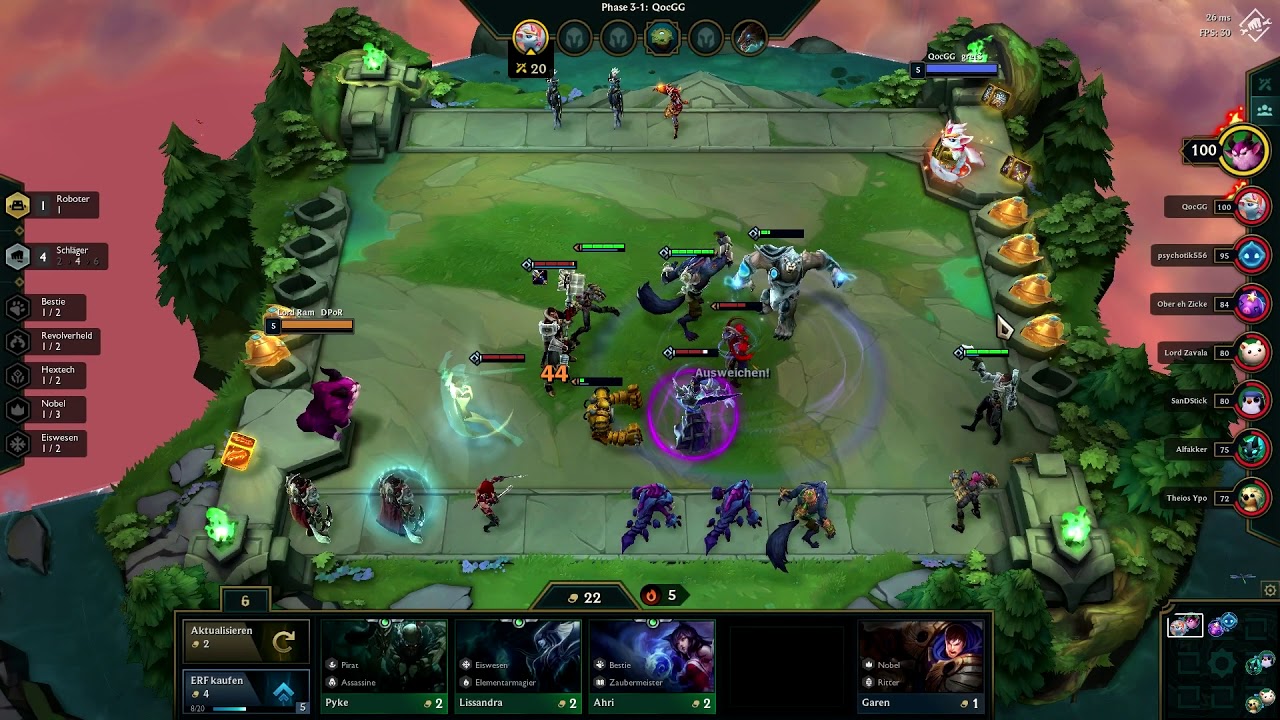The height and width of the screenshot is (720, 1280).
Task: Open the settings gear icon
Action: click(1270, 590)
